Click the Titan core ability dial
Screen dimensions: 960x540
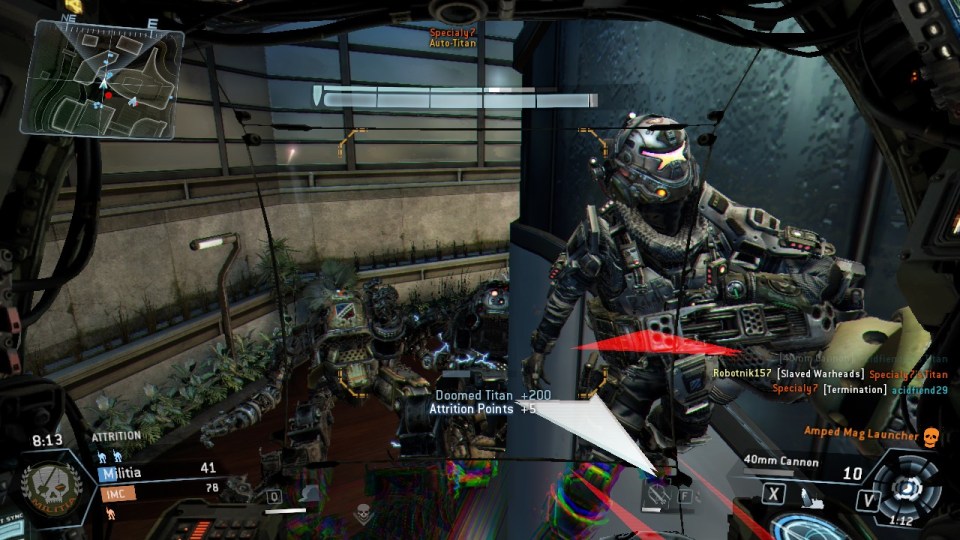click(x=906, y=487)
